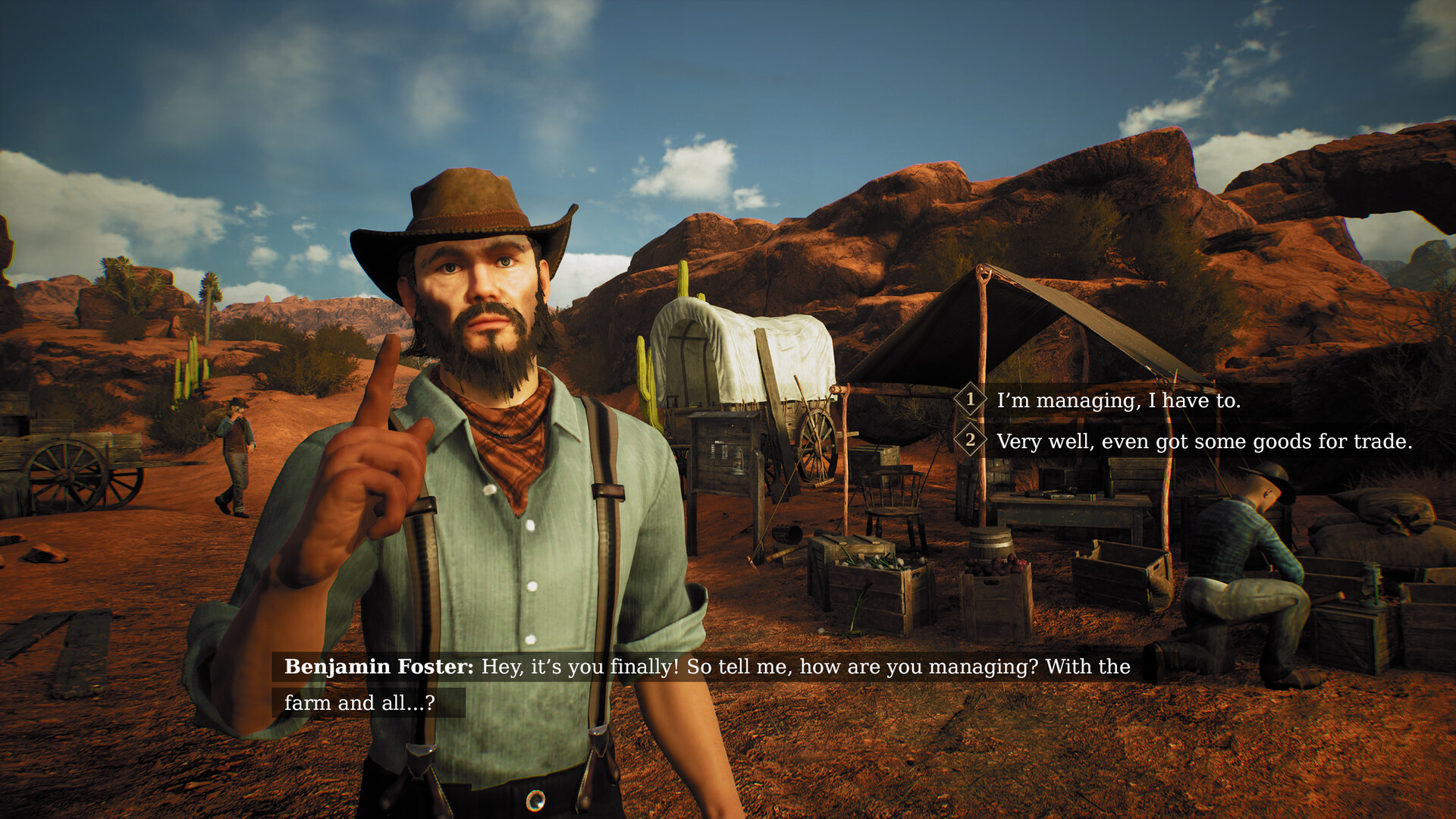Click the diamond-shaped "1" choice indicator

click(x=971, y=400)
